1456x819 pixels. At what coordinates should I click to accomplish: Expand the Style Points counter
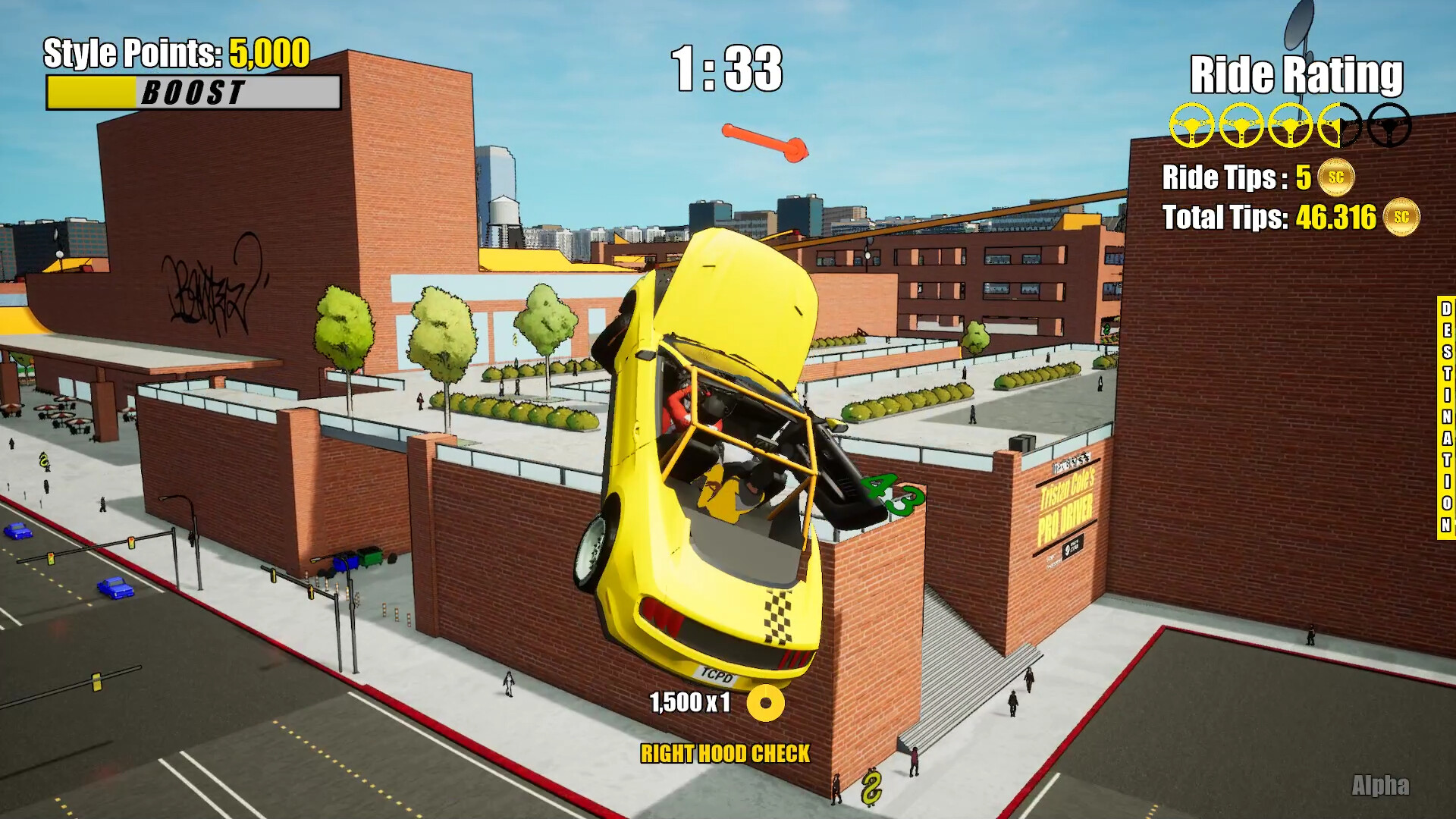(177, 54)
